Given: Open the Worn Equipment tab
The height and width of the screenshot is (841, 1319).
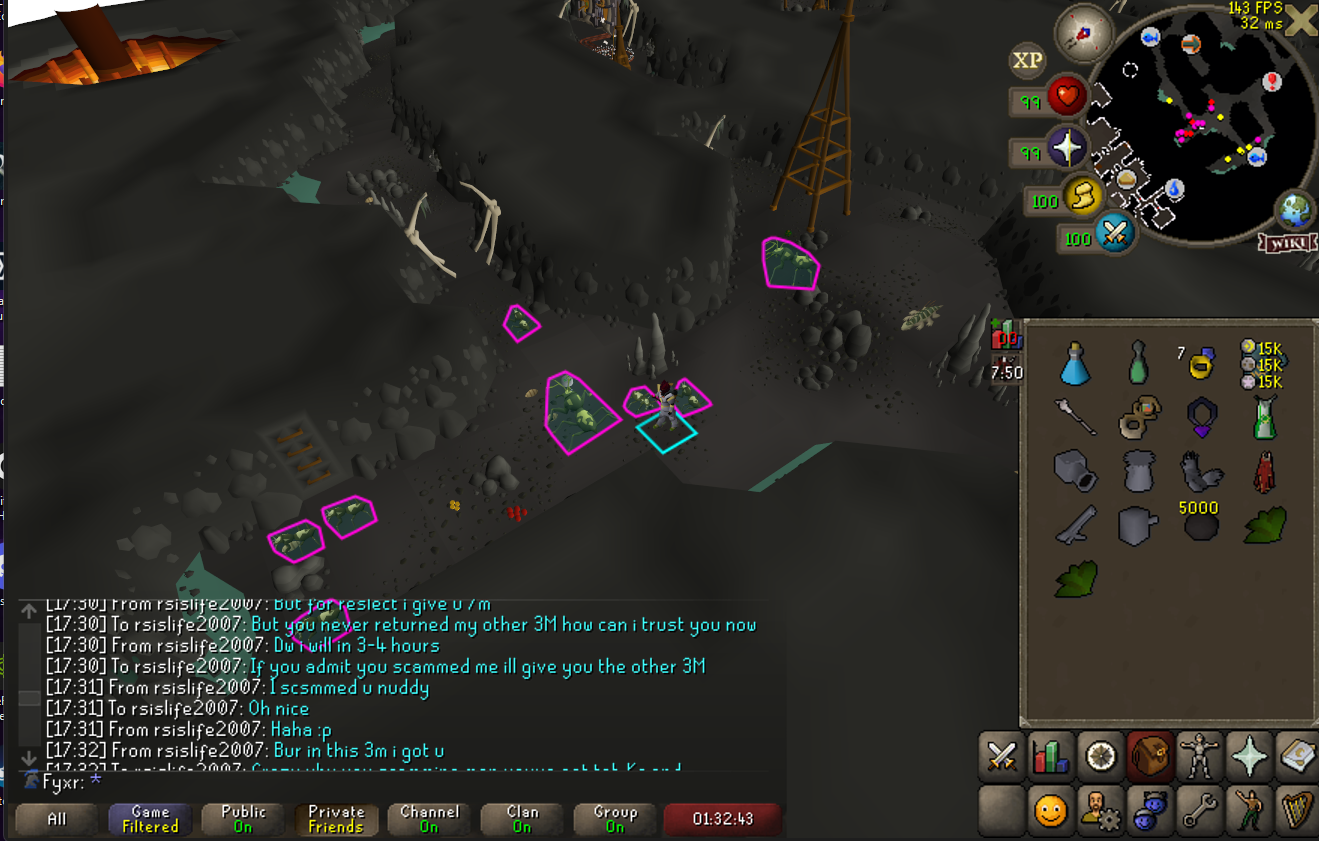Looking at the screenshot, I should [x=1197, y=757].
